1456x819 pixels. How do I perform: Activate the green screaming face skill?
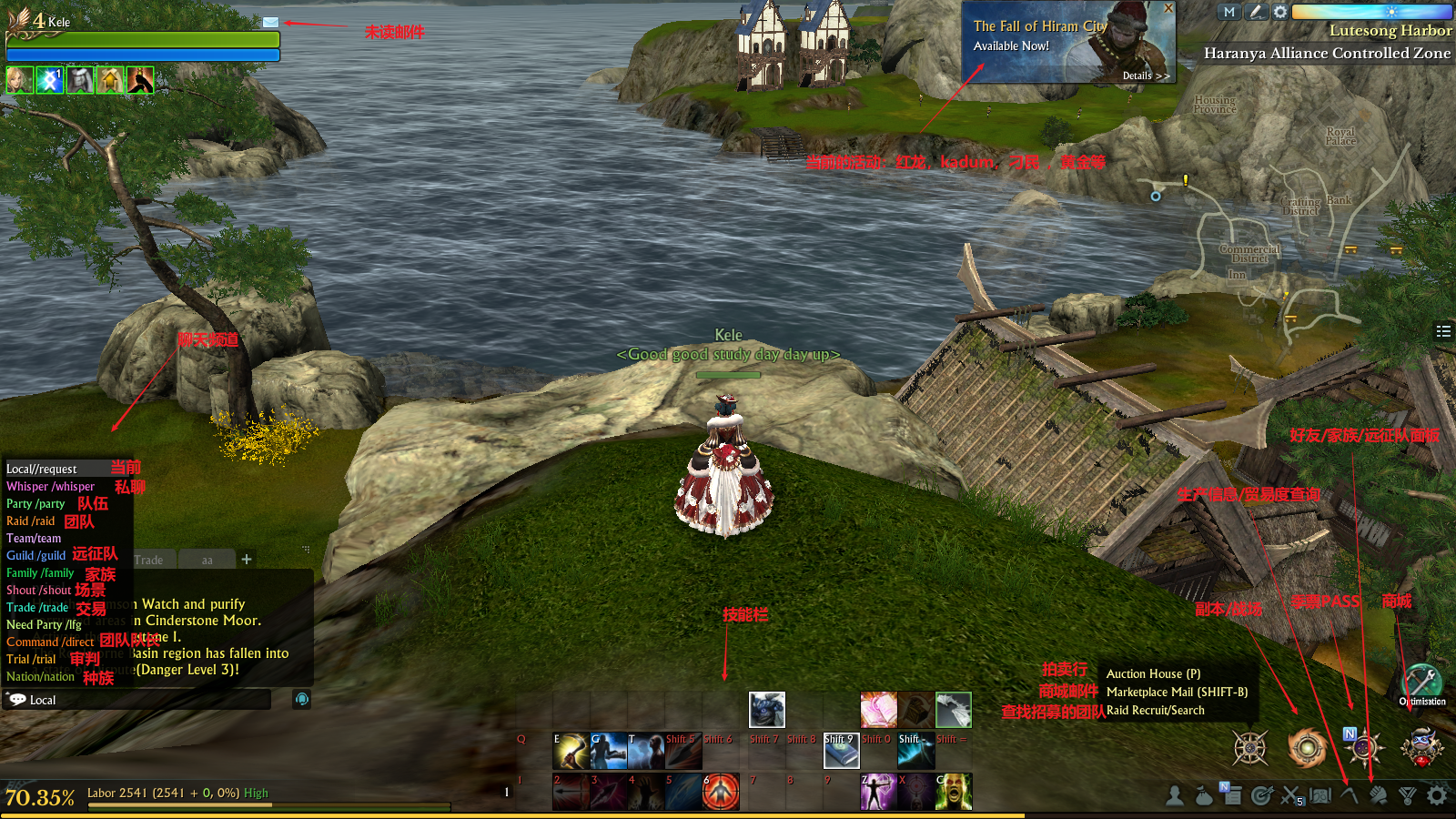[954, 792]
